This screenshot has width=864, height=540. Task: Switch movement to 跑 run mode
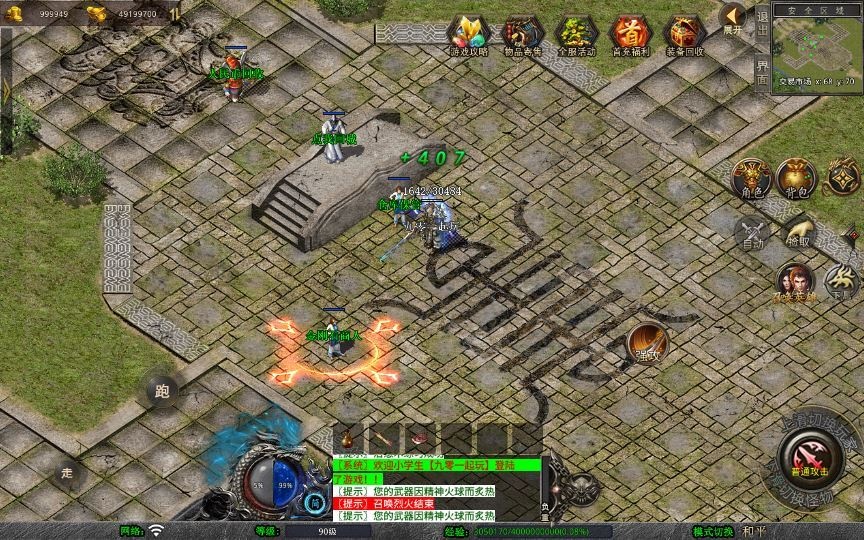(163, 391)
